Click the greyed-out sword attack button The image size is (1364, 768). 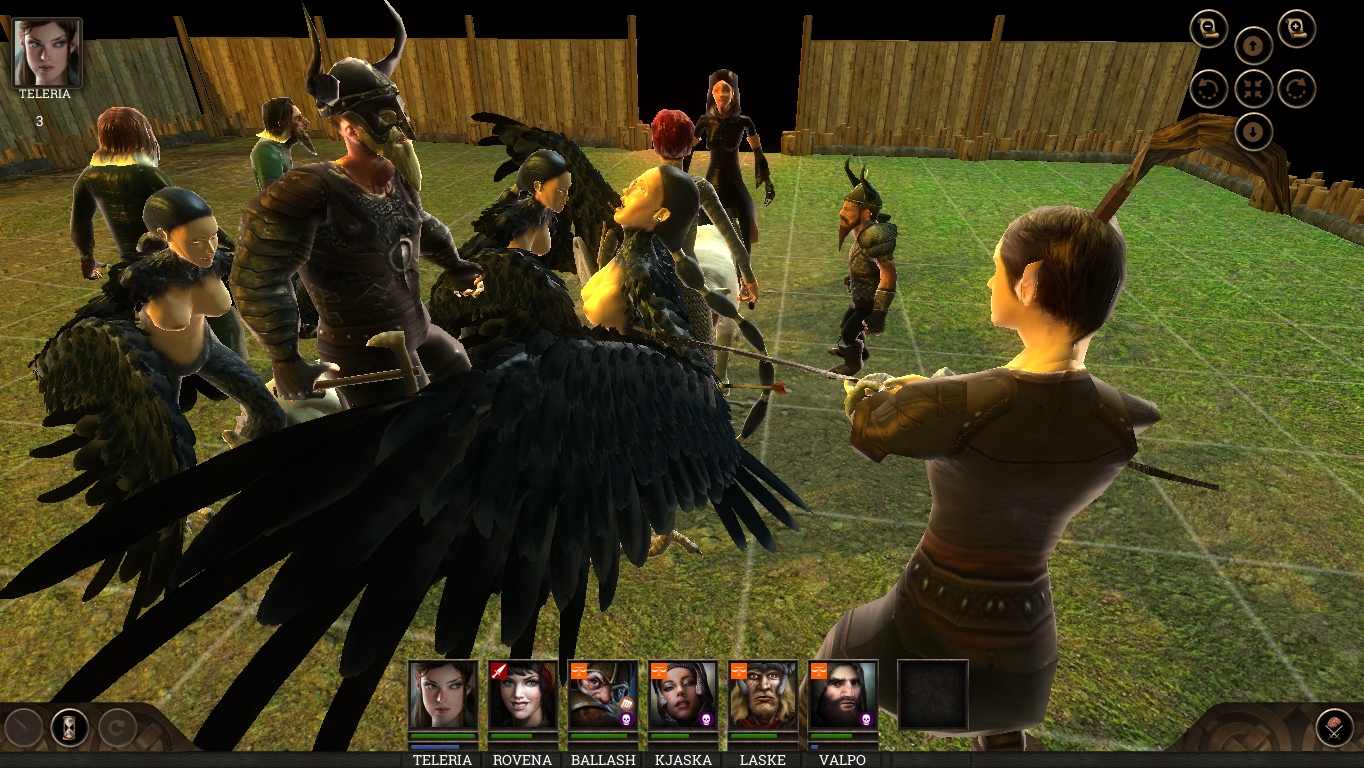point(23,727)
